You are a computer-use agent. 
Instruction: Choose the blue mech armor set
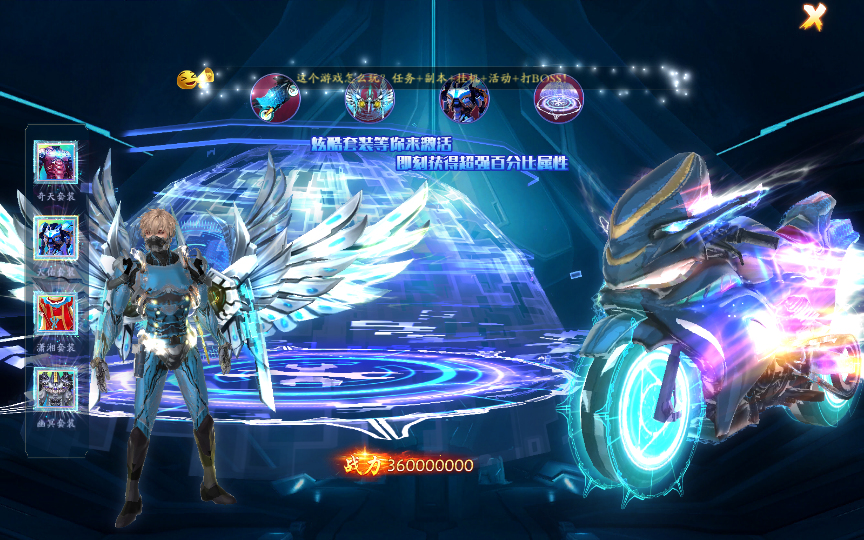56,237
